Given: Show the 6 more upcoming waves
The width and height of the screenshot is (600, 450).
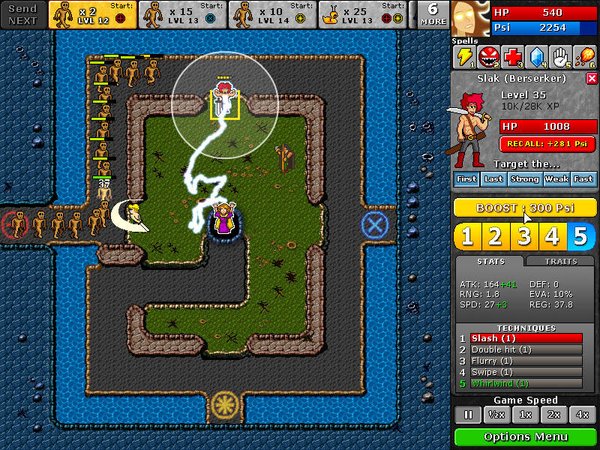Looking at the screenshot, I should coord(432,14).
